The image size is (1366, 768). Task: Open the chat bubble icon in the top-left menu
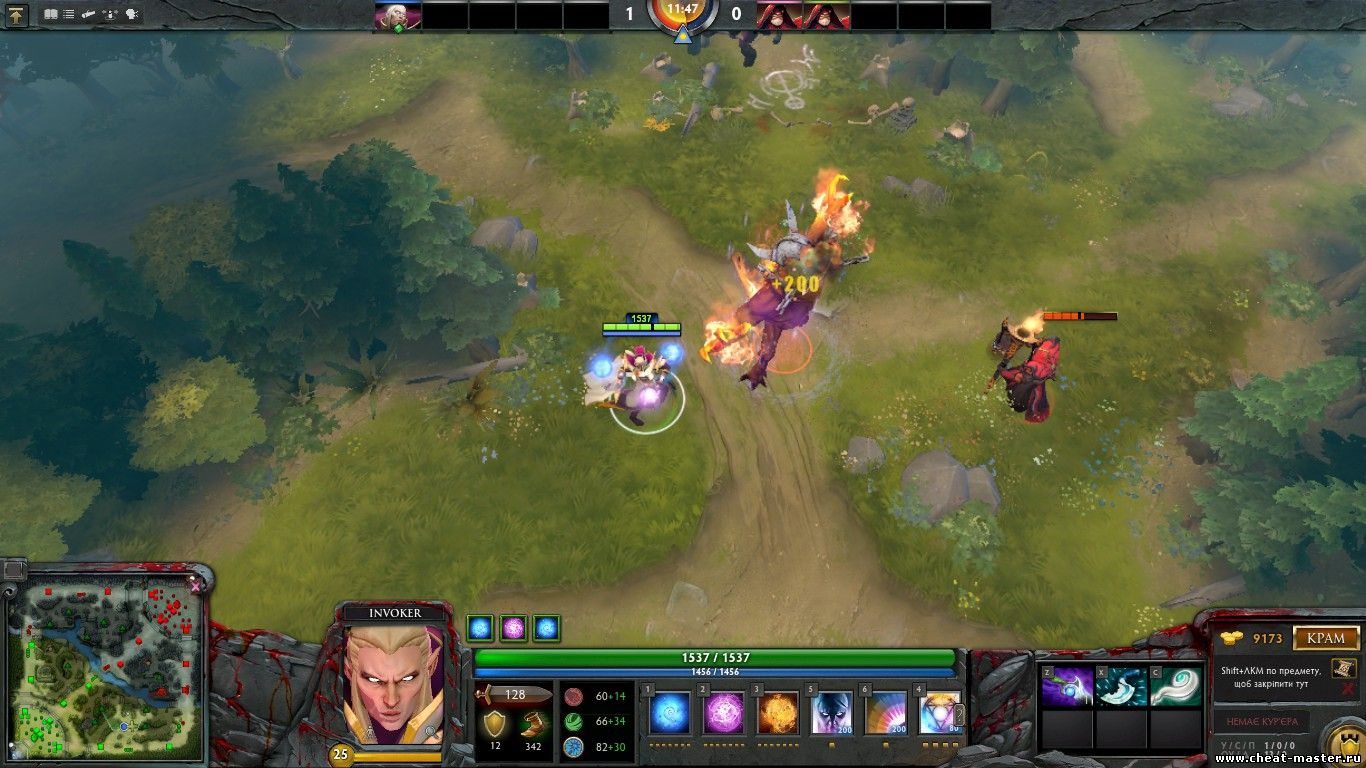(x=132, y=15)
